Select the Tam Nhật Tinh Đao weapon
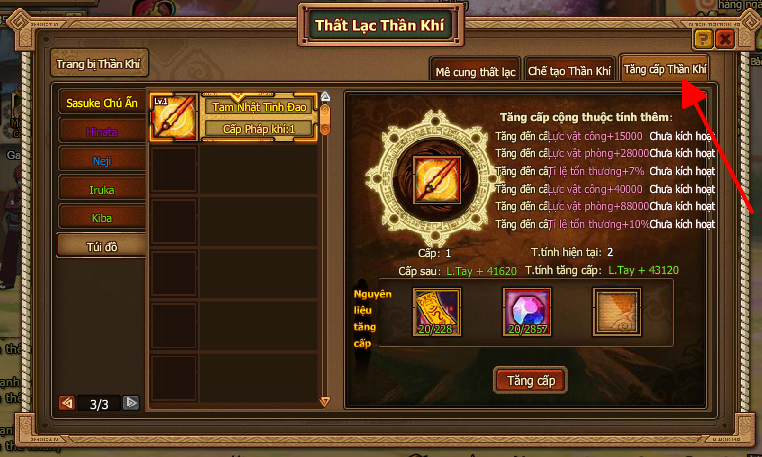Viewport: 762px width, 457px height. (258, 106)
